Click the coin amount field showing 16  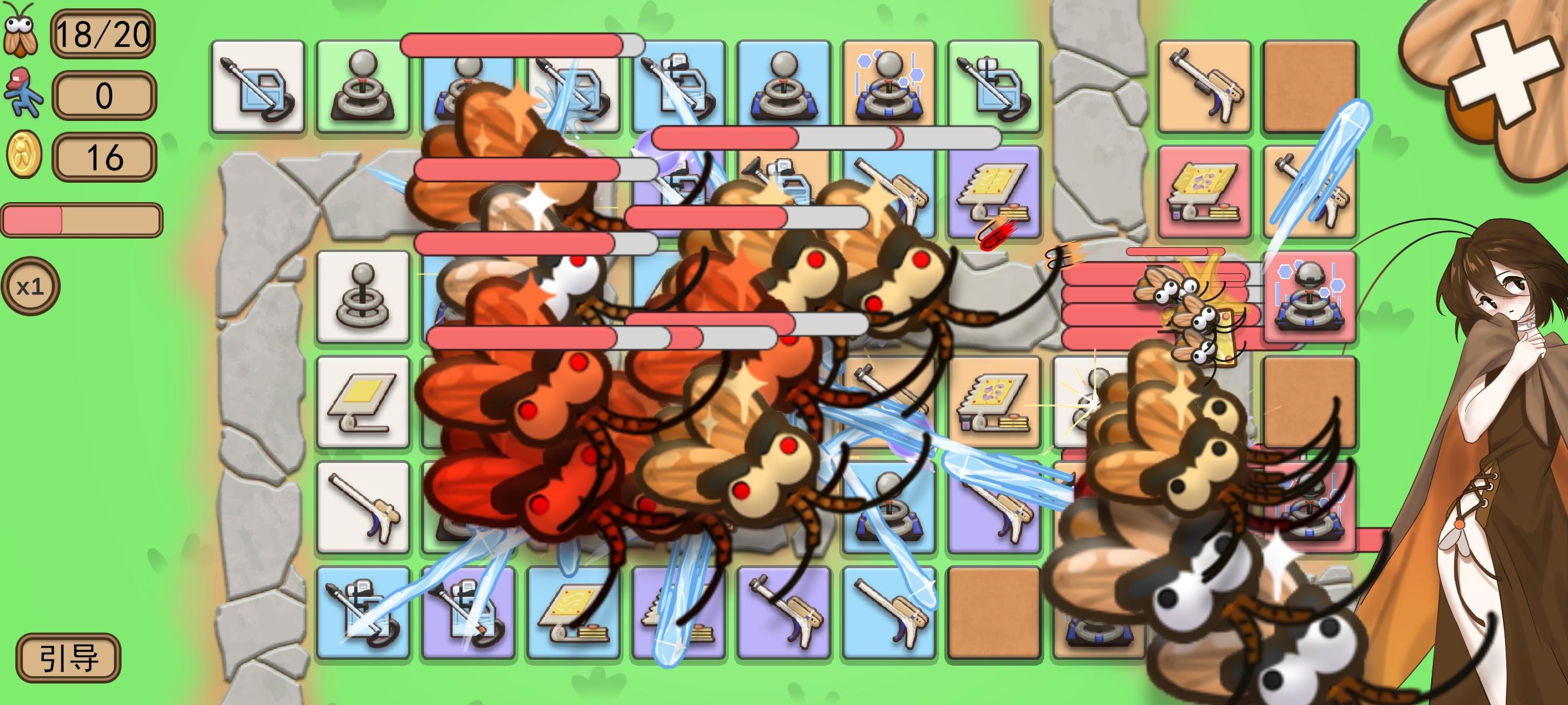pos(105,157)
